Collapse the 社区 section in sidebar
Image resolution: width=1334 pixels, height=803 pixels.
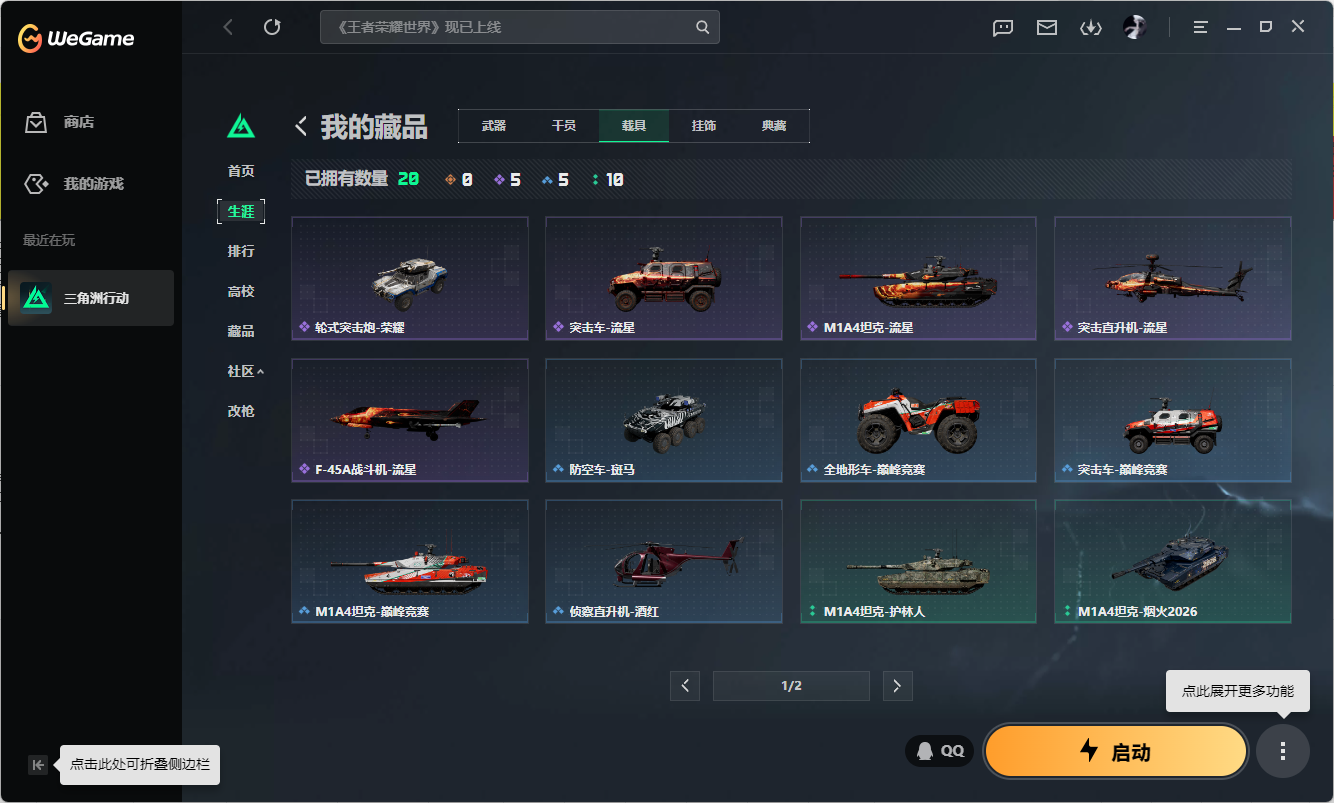[x=241, y=371]
